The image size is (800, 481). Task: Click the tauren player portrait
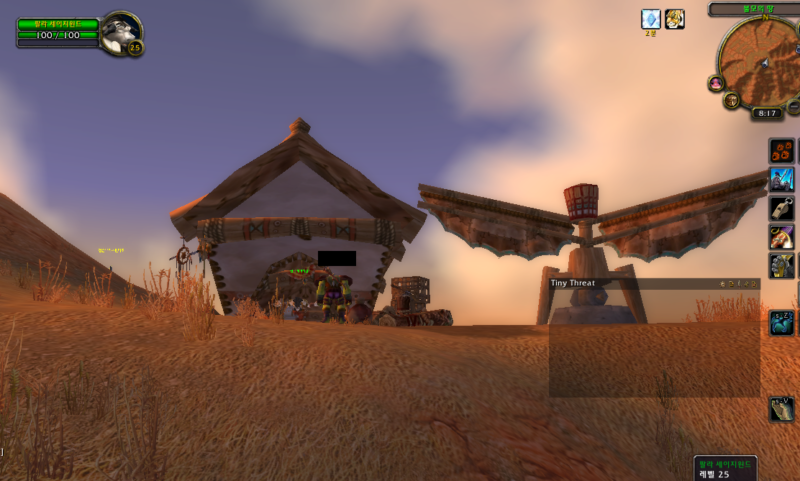119,31
